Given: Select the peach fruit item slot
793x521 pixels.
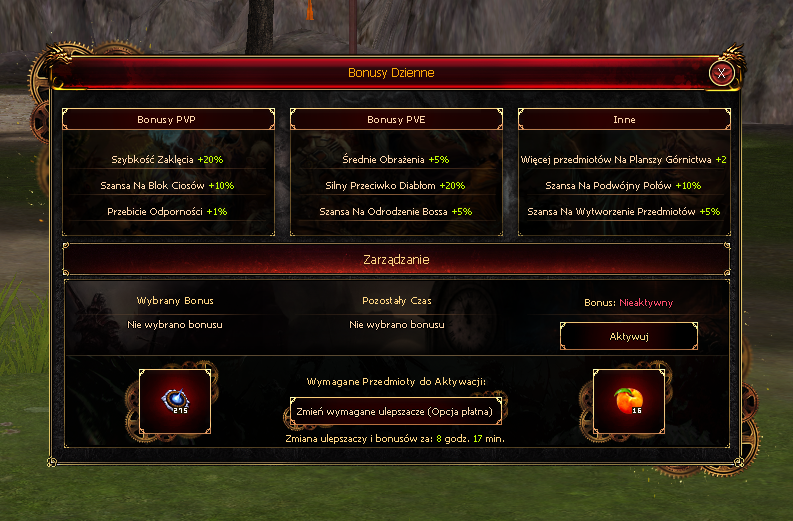Looking at the screenshot, I should [629, 402].
